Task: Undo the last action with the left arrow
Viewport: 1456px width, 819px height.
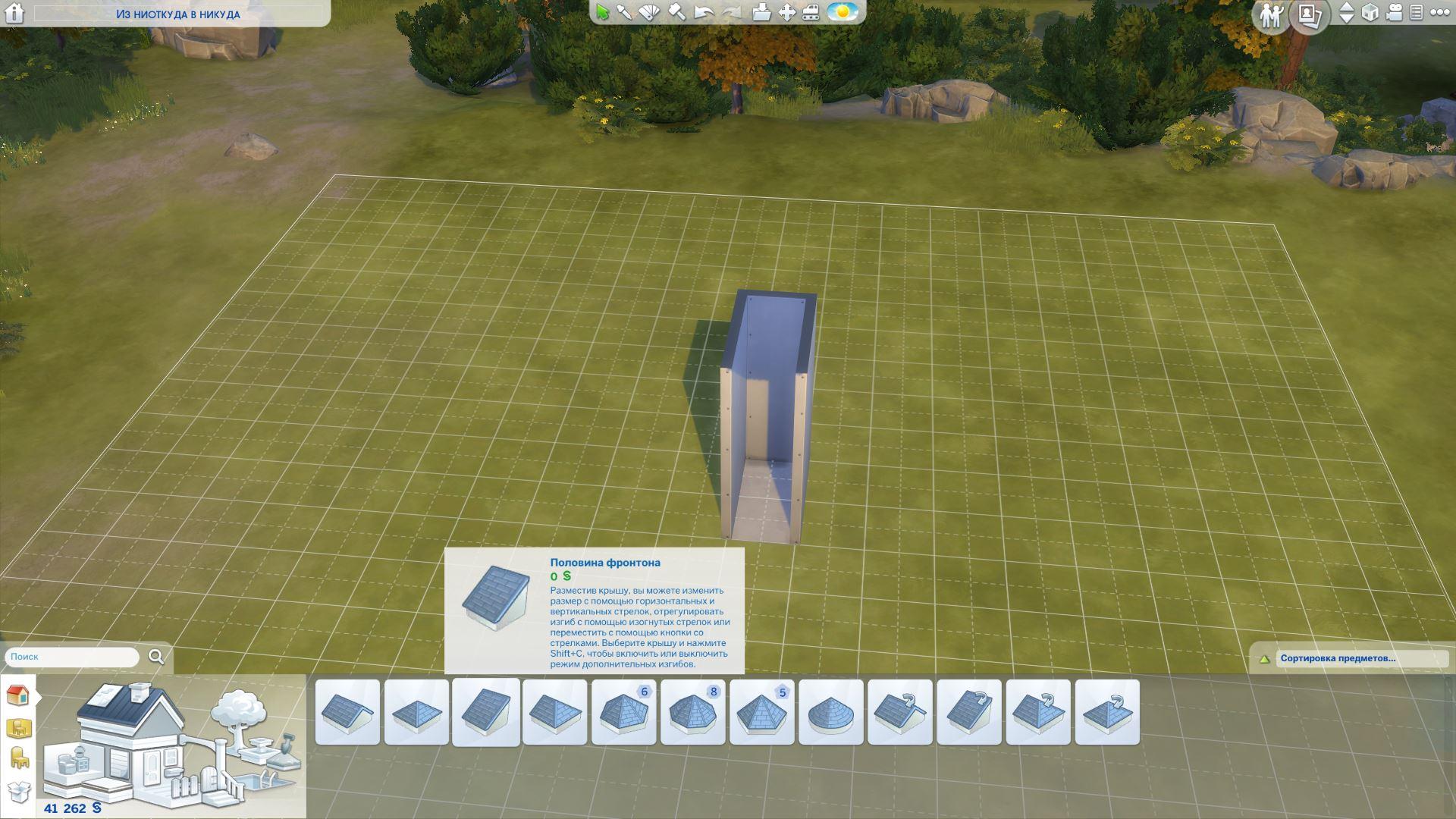Action: [x=704, y=12]
